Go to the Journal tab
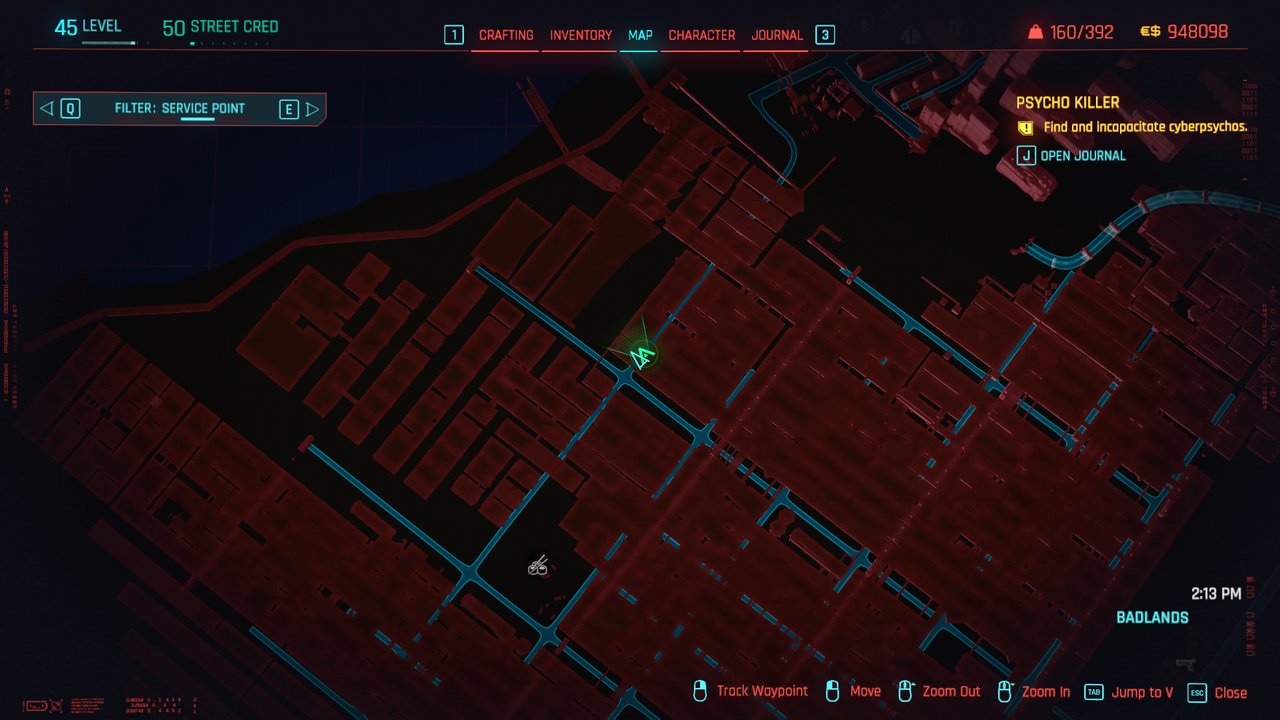This screenshot has width=1280, height=720. (x=777, y=35)
